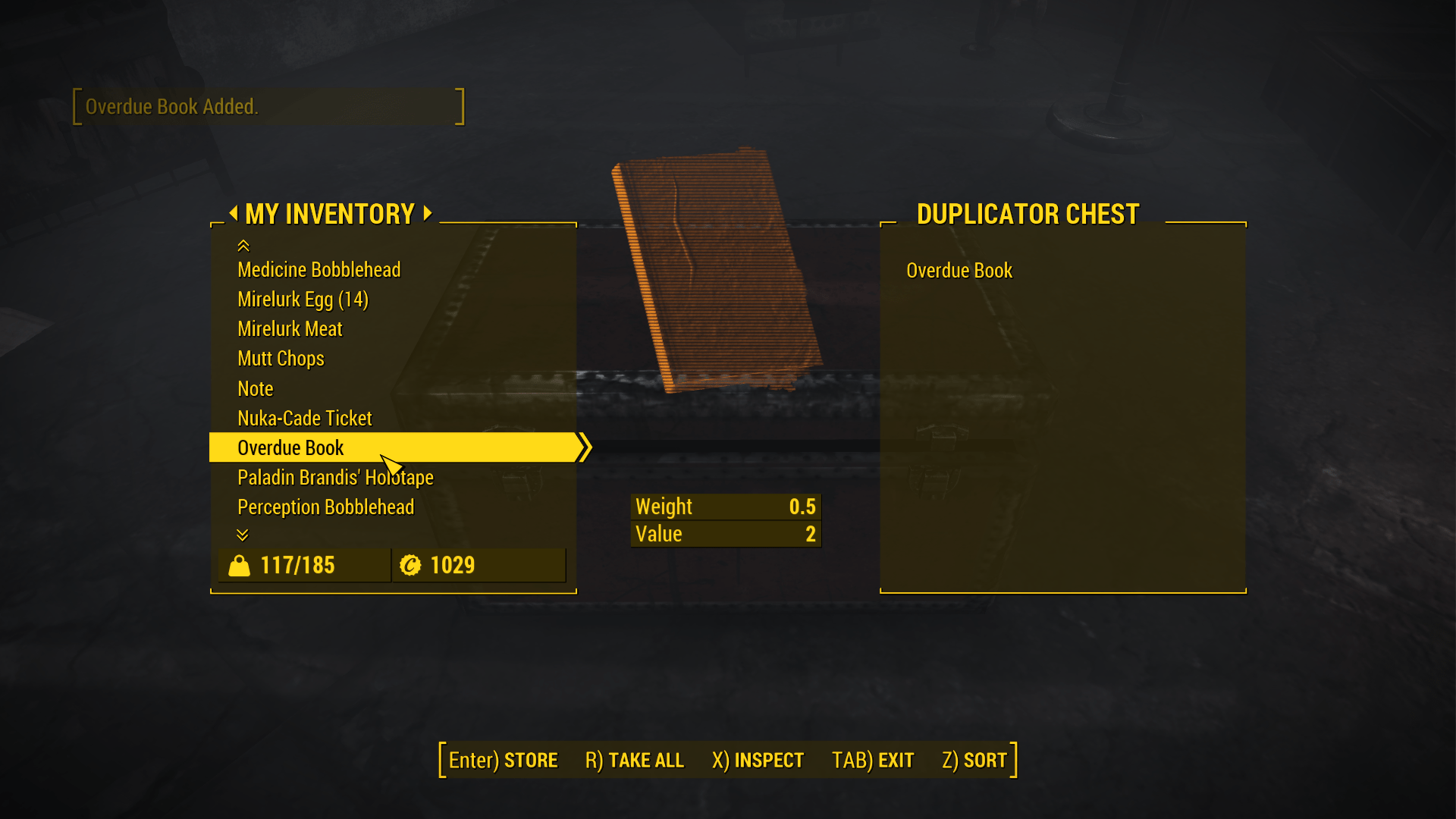This screenshot has width=1456, height=819.
Task: Close the container with EXIT
Action: (x=872, y=760)
